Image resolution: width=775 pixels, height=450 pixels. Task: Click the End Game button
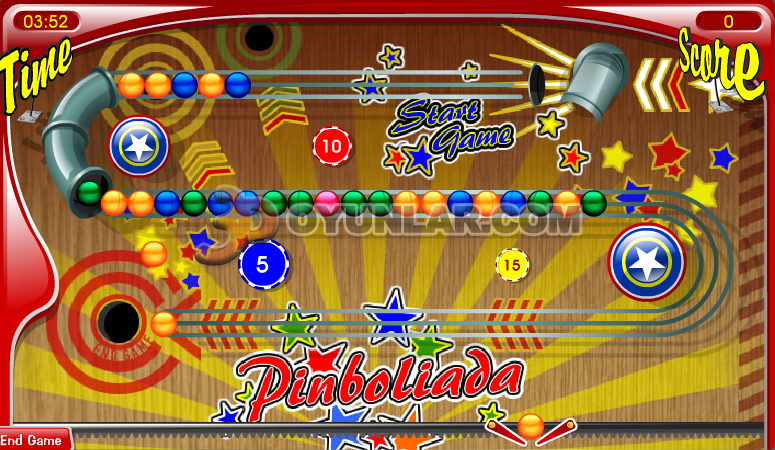pos(32,440)
